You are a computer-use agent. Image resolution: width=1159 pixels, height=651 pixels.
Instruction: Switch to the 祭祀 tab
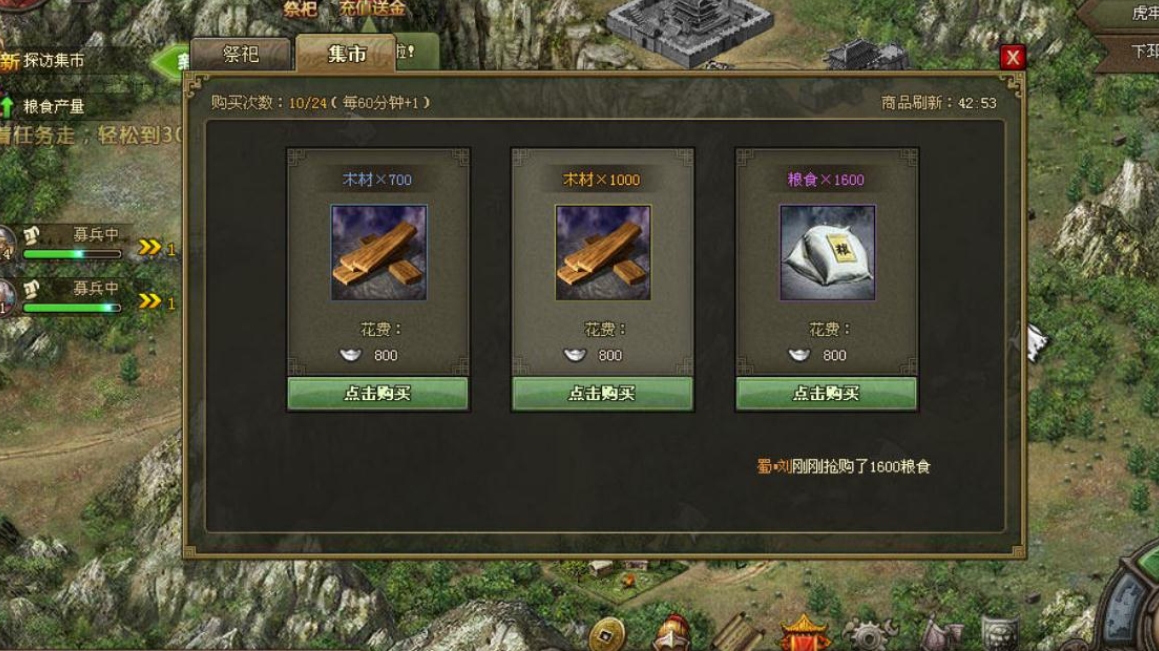240,54
